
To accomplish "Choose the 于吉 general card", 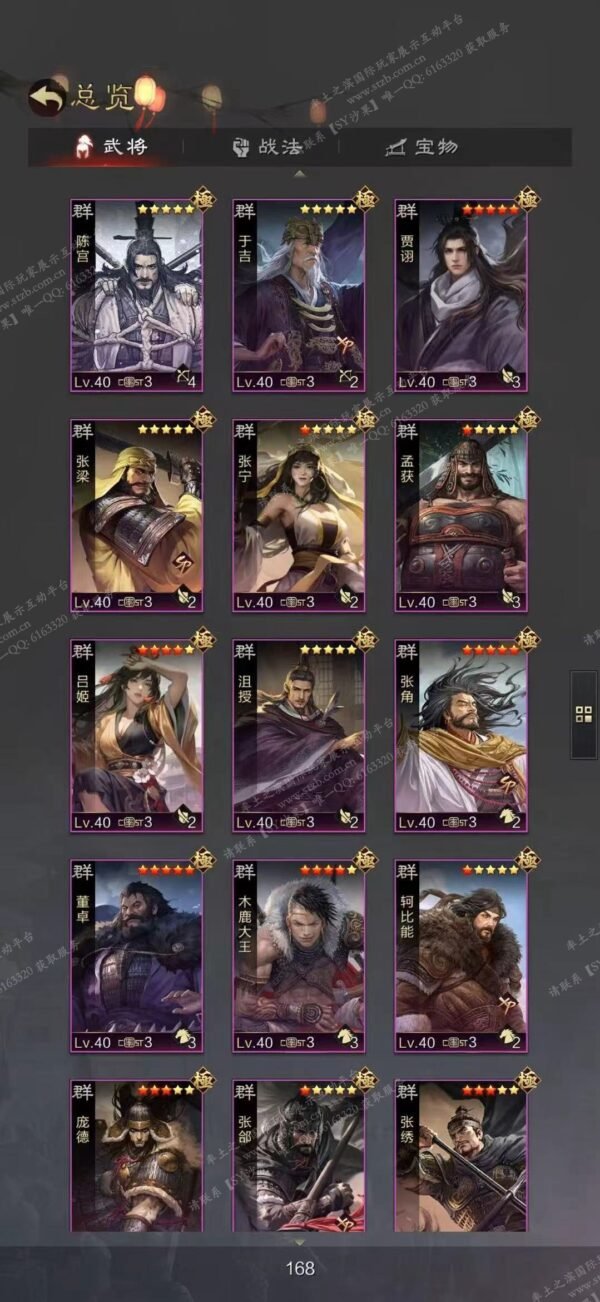I will pos(298,295).
